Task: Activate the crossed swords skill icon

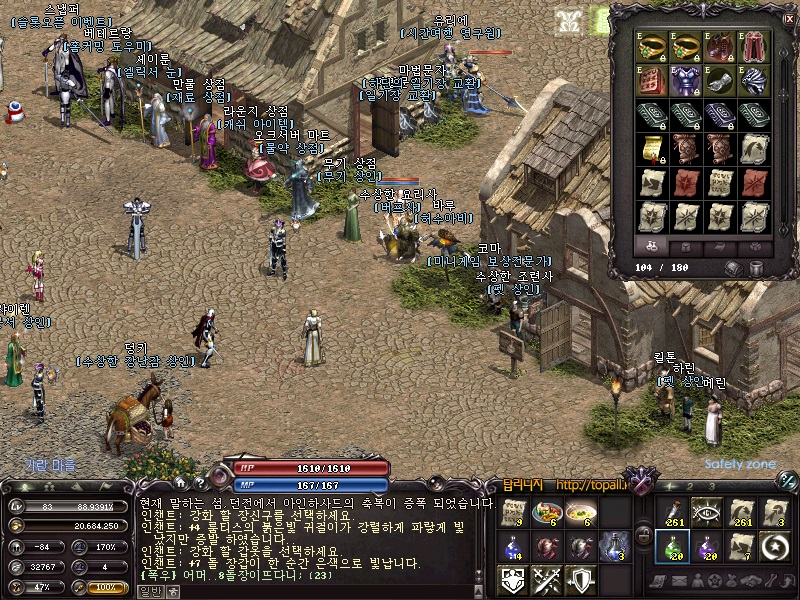Action: [x=547, y=580]
